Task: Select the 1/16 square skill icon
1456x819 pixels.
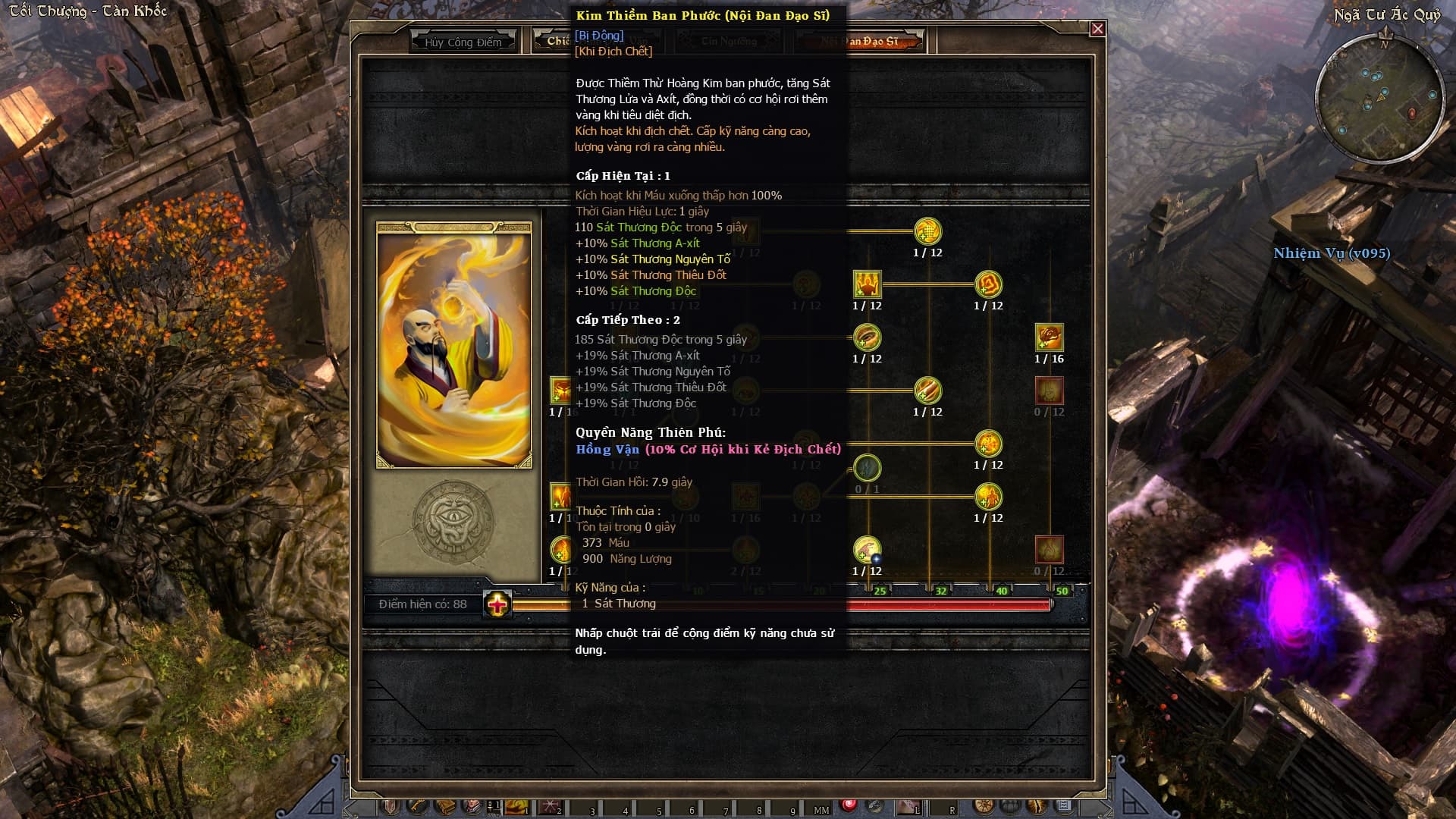Action: (x=1049, y=337)
